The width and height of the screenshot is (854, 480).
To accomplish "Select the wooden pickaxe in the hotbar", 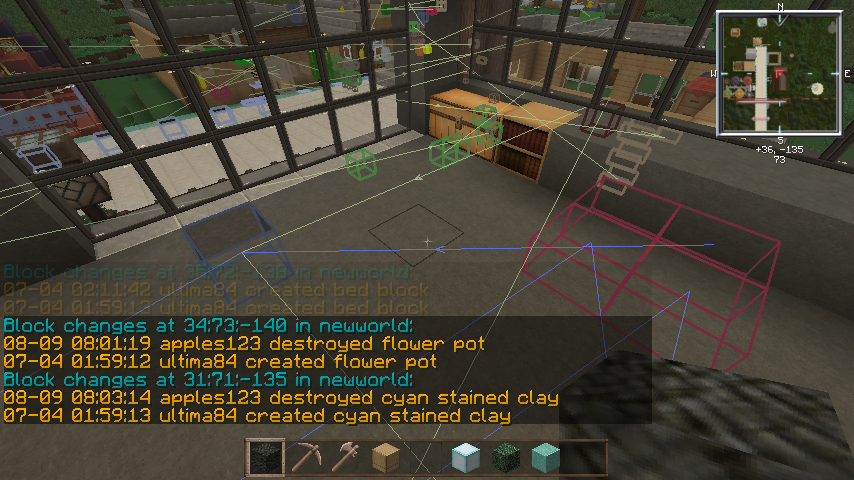I will pyautogui.click(x=306, y=458).
